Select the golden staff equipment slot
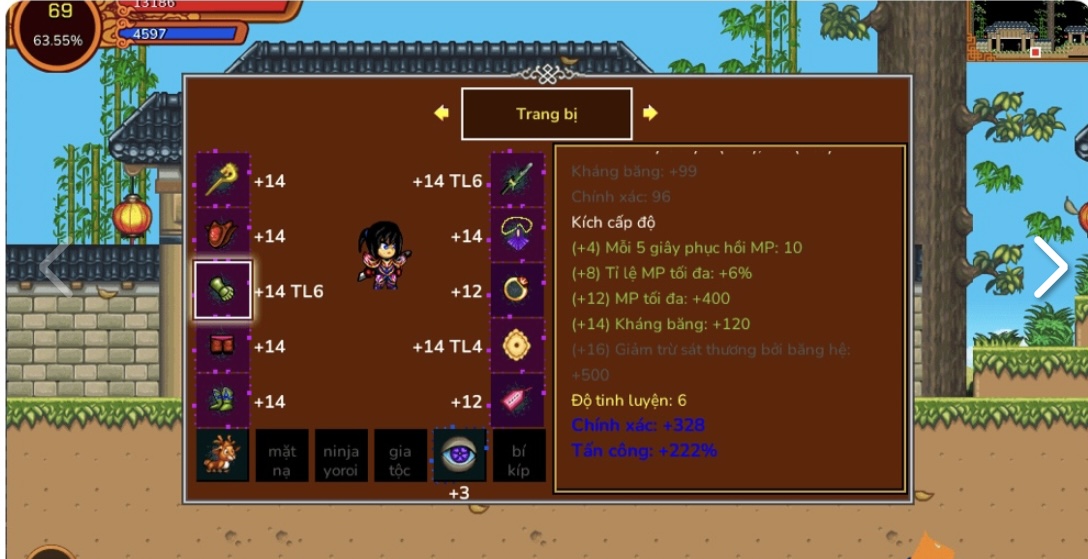Screen dimensions: 1088x559 [x=222, y=180]
